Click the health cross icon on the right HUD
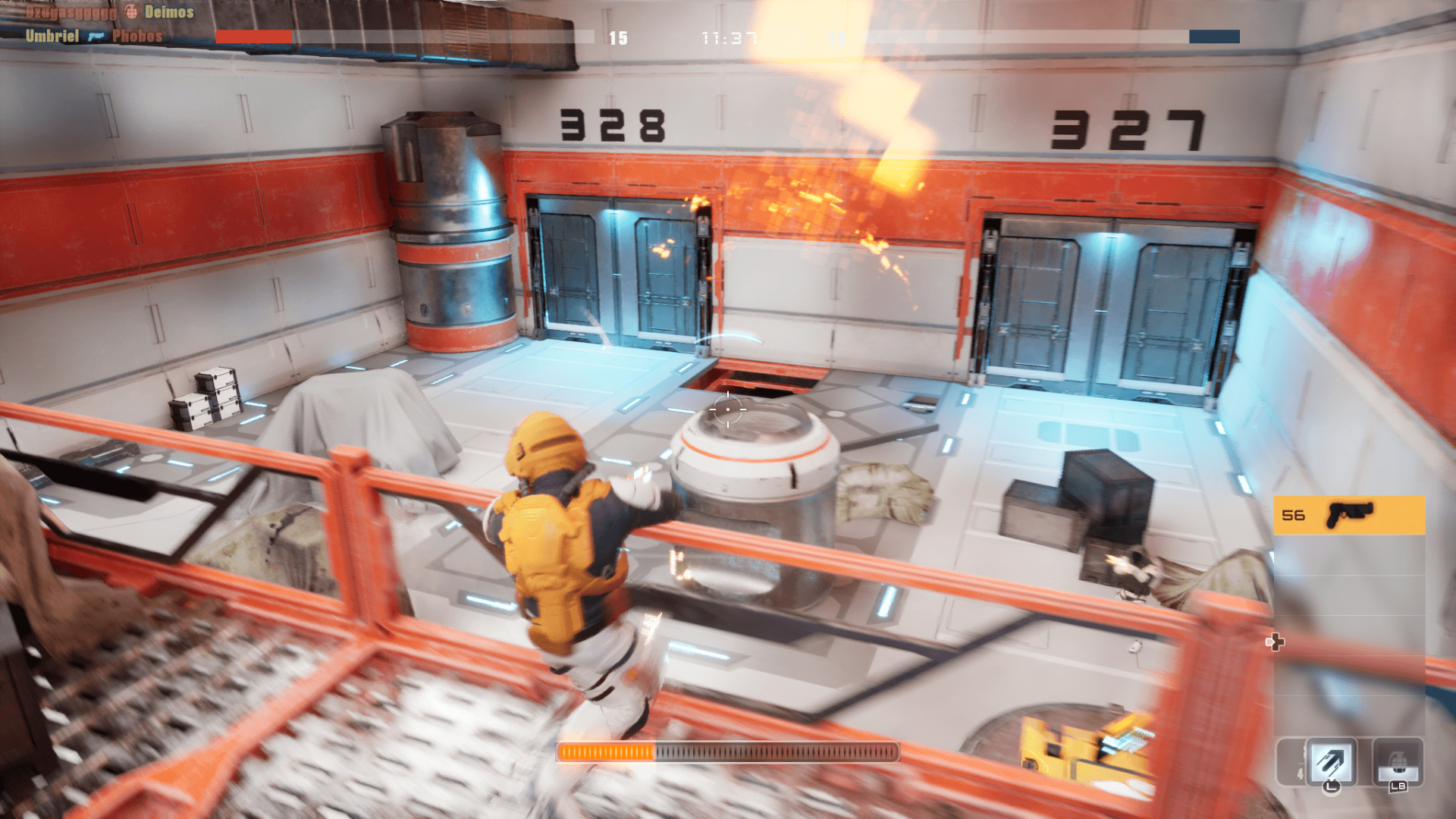This screenshot has height=819, width=1456. tap(1276, 642)
